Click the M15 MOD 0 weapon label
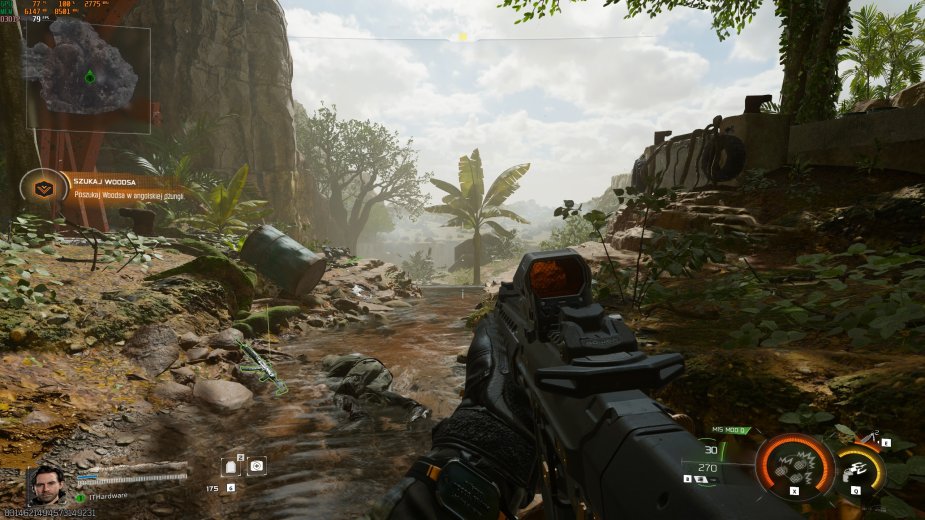The image size is (925, 520). pos(730,430)
